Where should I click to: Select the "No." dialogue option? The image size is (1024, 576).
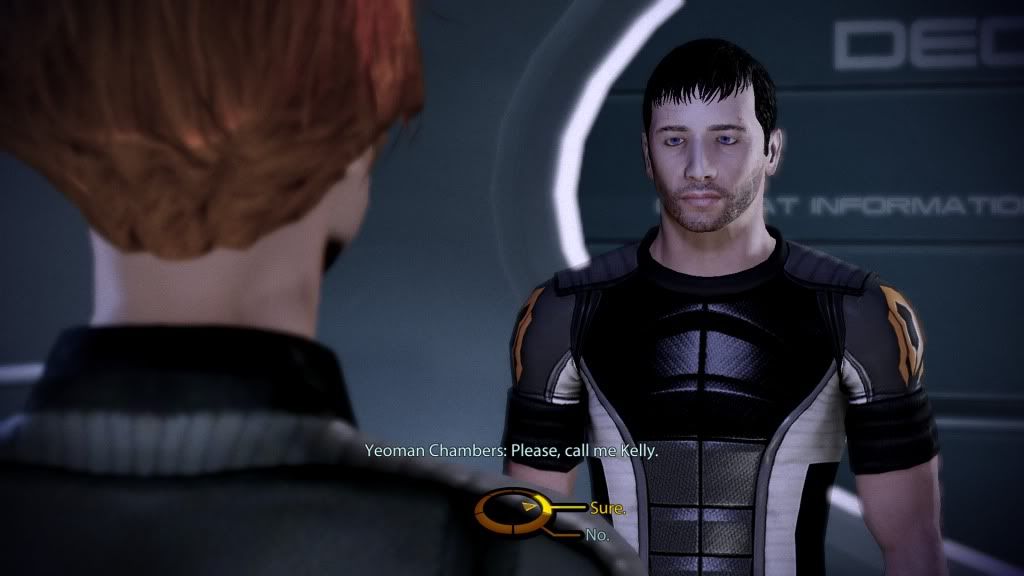click(599, 534)
